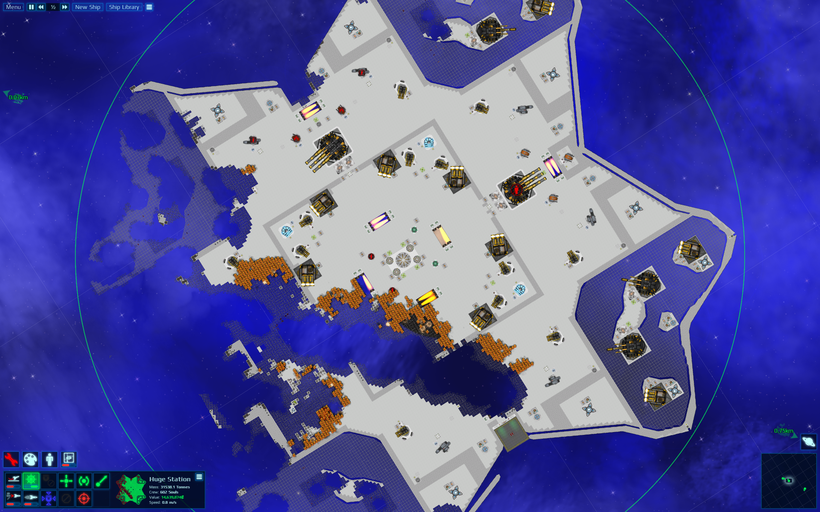Select the green gear command icon
820x512 pixels.
tap(31, 481)
